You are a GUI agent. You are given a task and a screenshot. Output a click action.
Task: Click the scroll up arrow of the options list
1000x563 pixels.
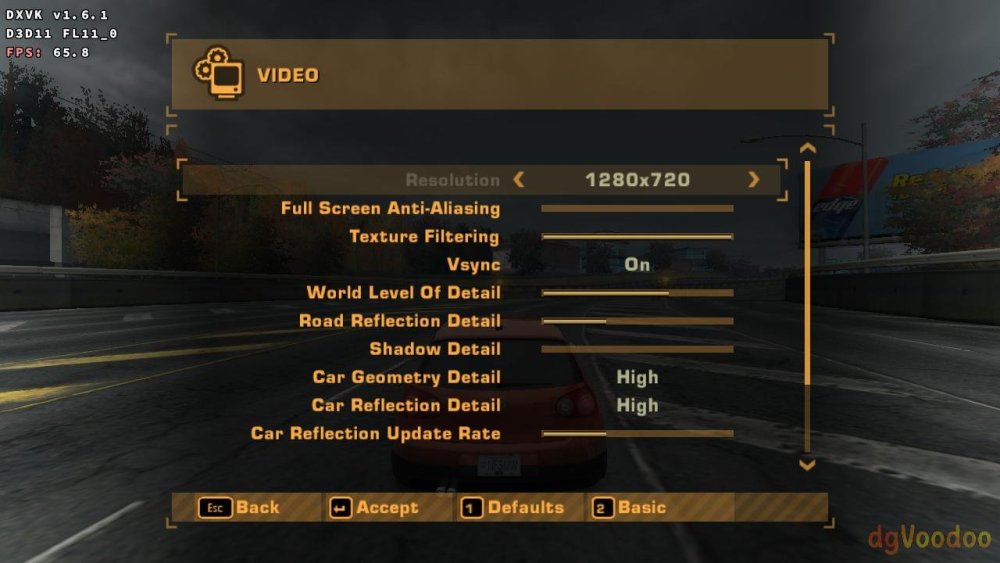click(808, 149)
